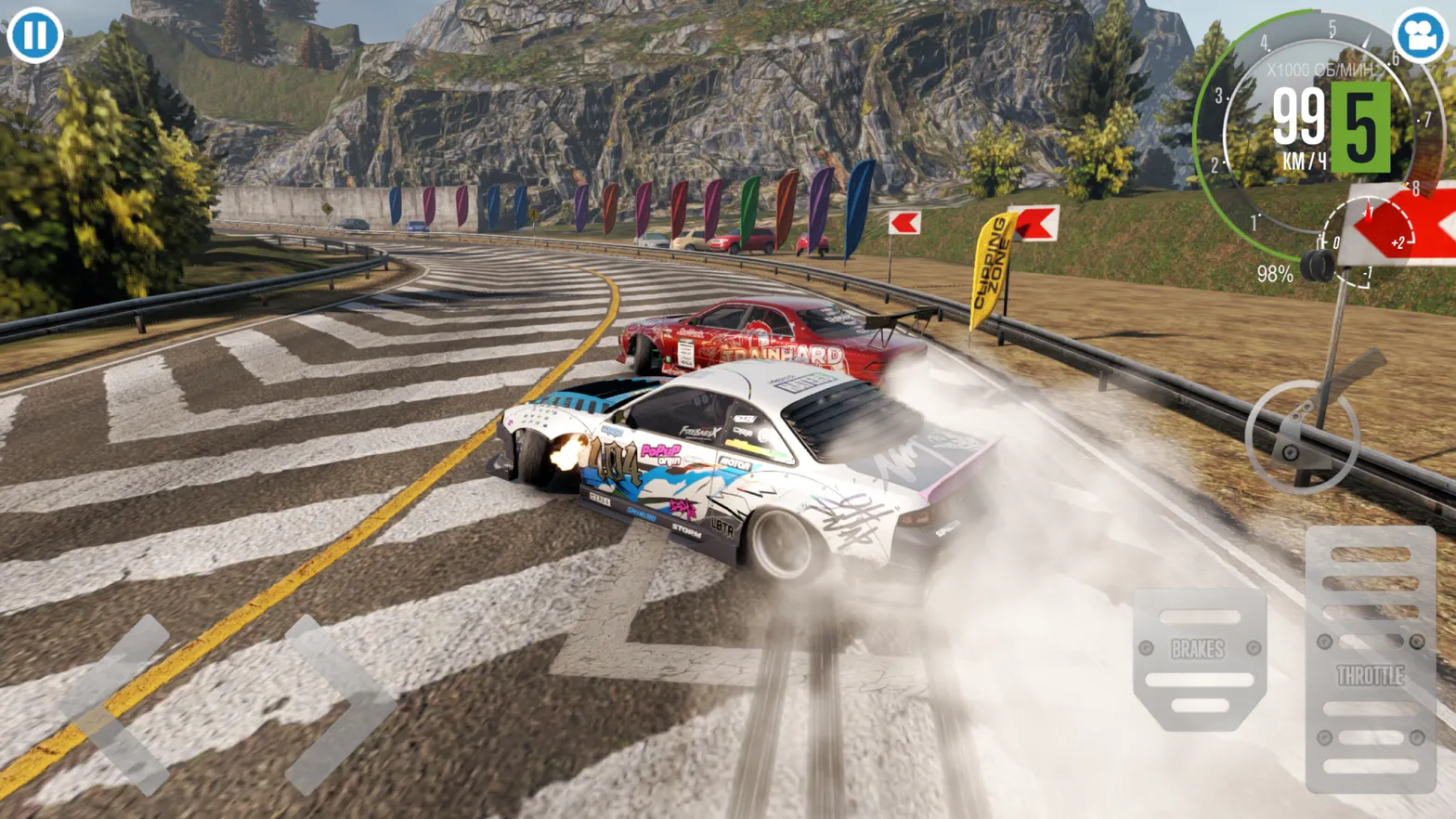Tap the redline 8 mark on the tachometer
The image size is (1456, 819).
pos(1415,188)
